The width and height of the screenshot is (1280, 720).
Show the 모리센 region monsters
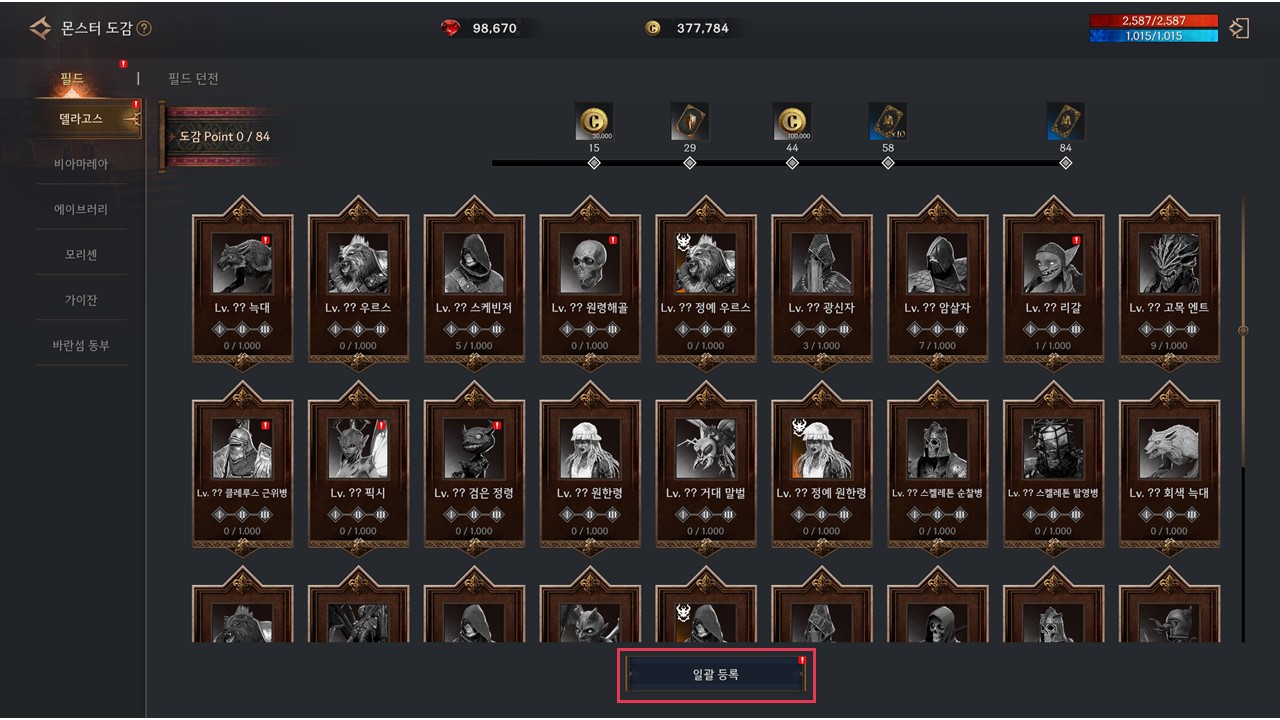click(x=81, y=255)
